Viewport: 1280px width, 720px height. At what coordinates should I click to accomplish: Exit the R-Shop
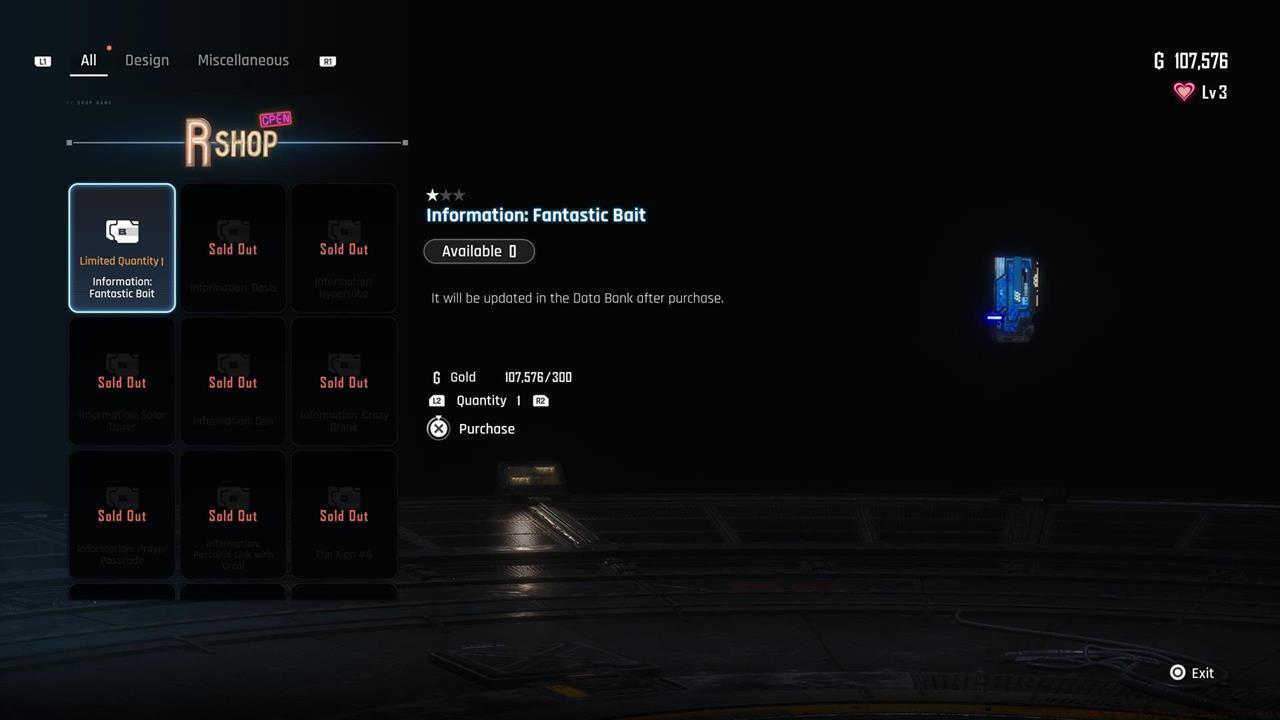point(1192,673)
